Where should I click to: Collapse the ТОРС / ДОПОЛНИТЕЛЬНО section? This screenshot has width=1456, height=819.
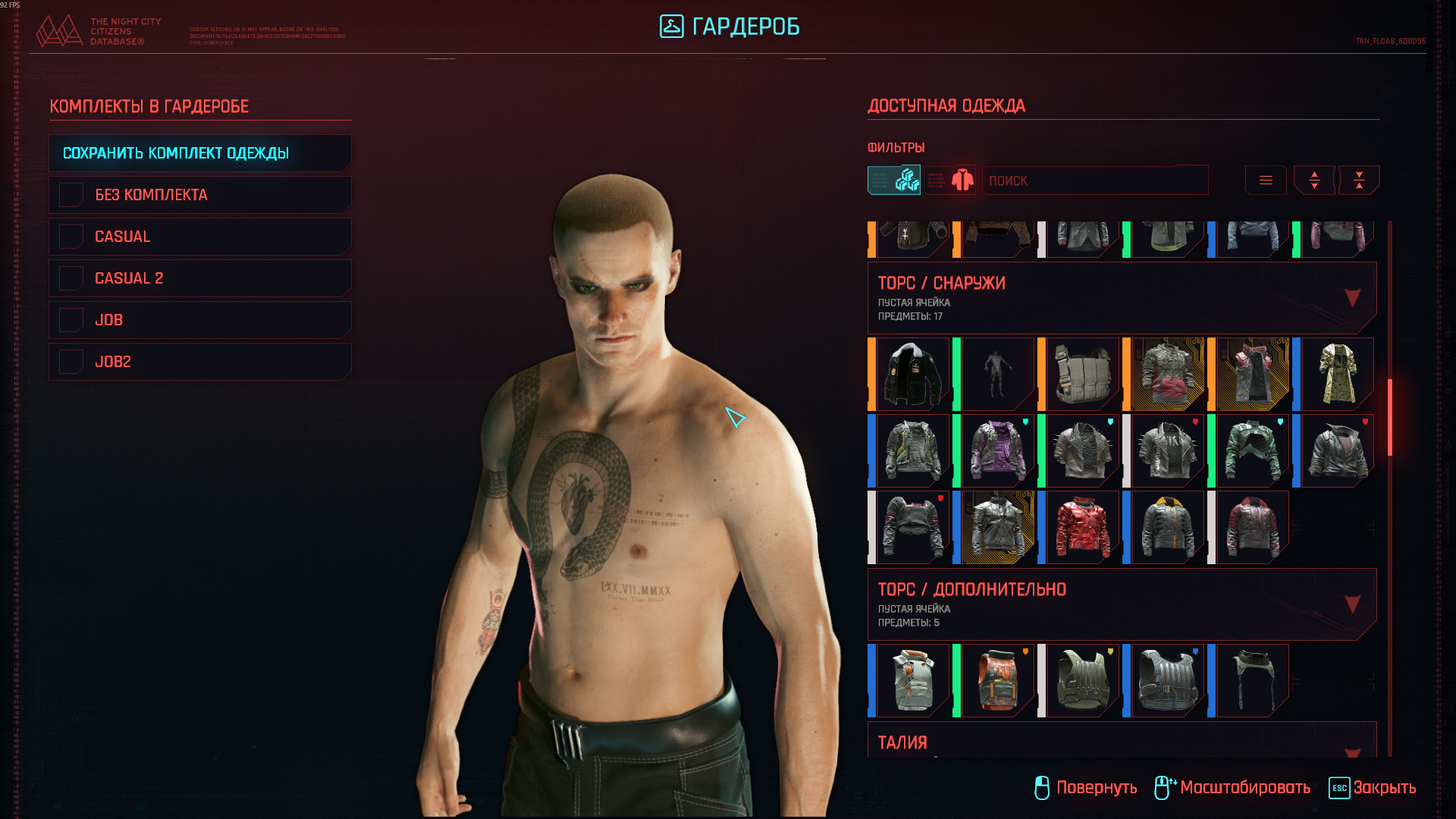tap(1352, 604)
